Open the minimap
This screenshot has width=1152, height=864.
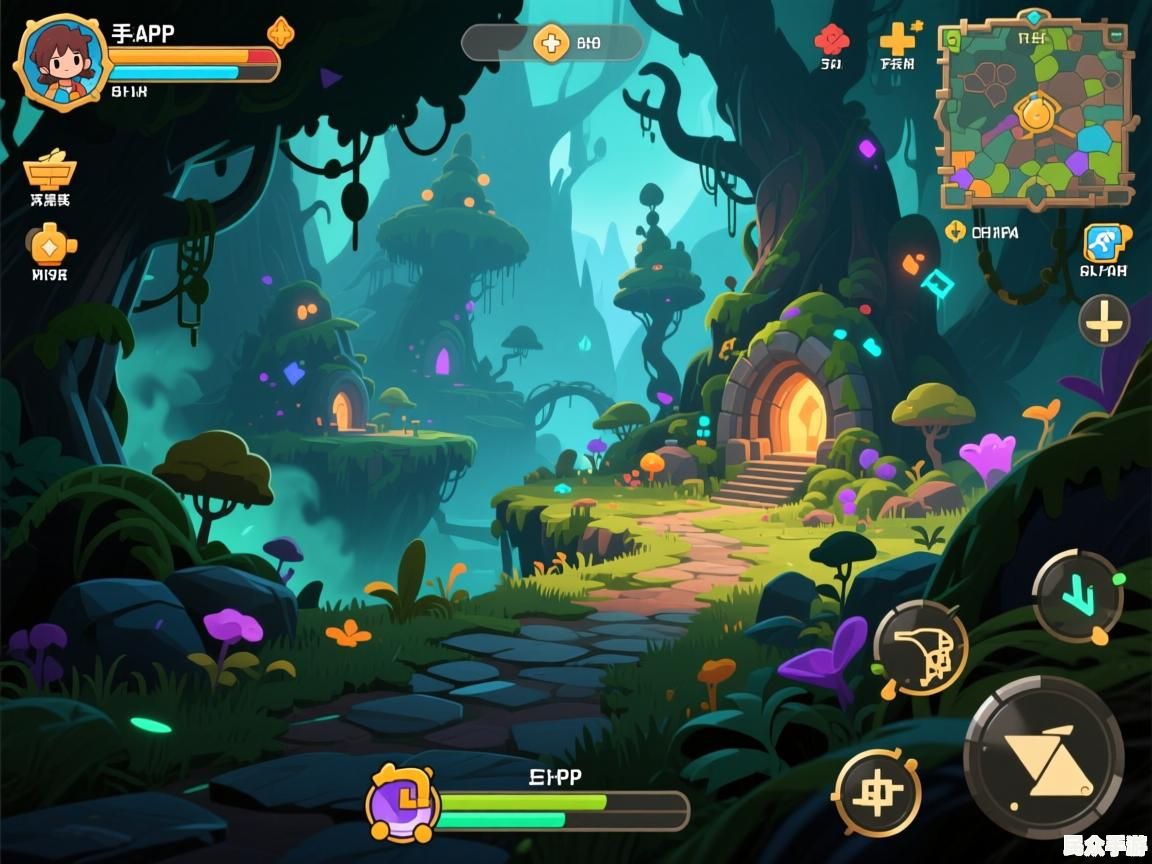tap(1035, 109)
